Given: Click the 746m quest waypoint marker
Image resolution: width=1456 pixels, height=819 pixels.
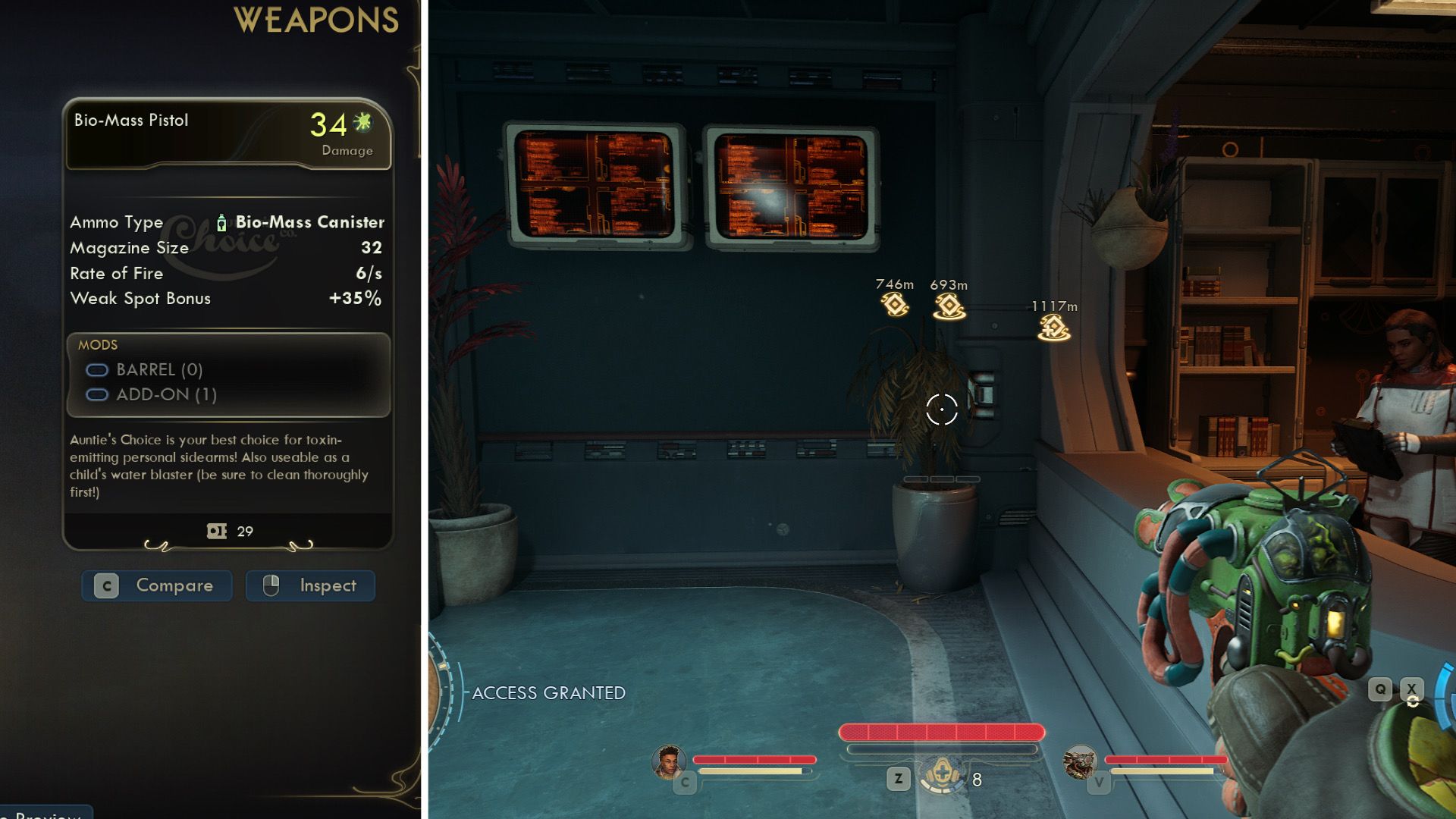Looking at the screenshot, I should click(x=895, y=305).
